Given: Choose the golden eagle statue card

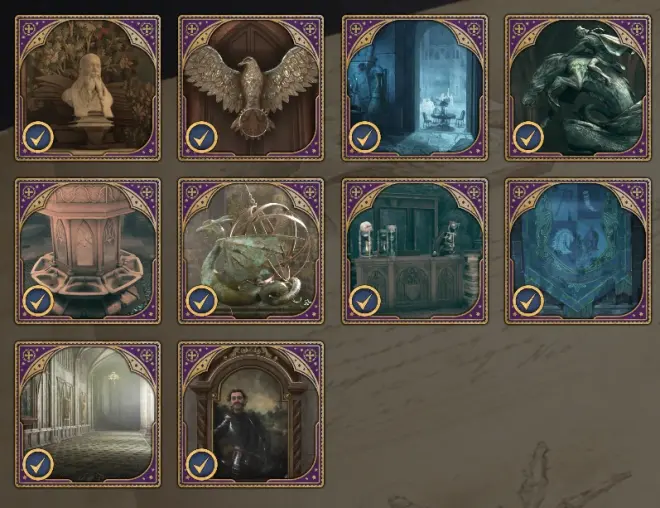Looking at the screenshot, I should pyautogui.click(x=251, y=87).
